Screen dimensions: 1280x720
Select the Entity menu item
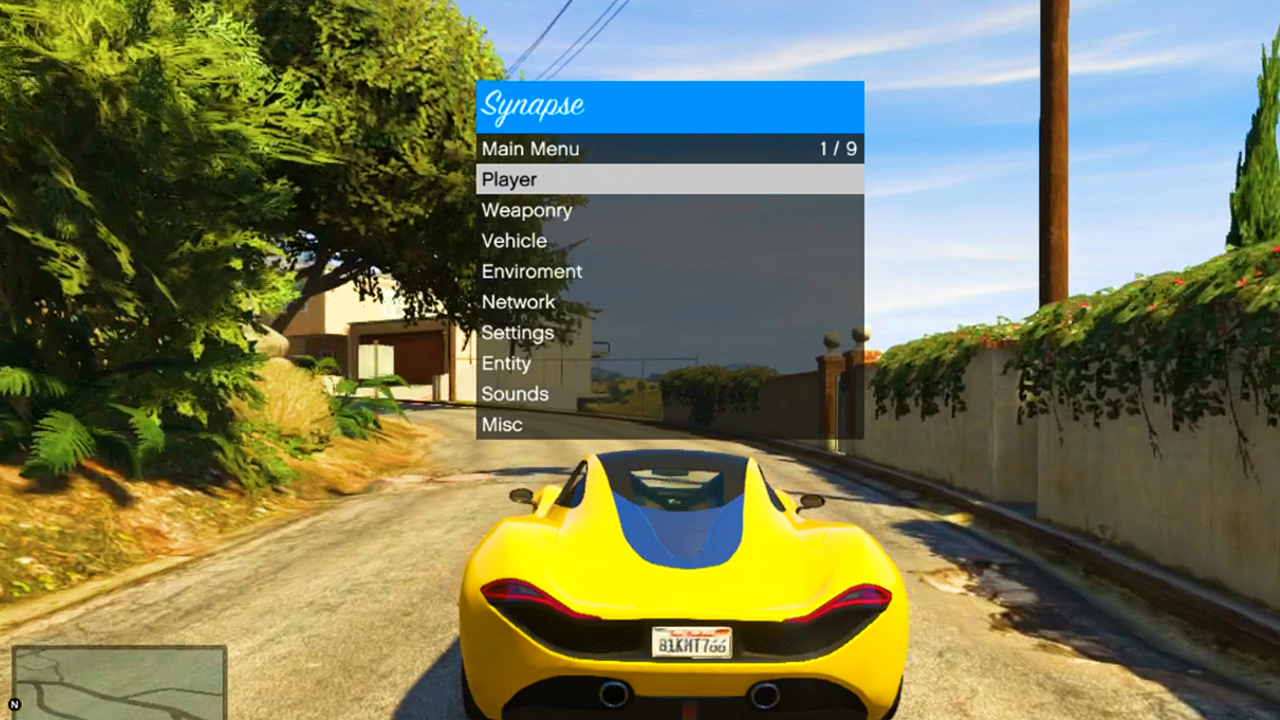pos(669,363)
